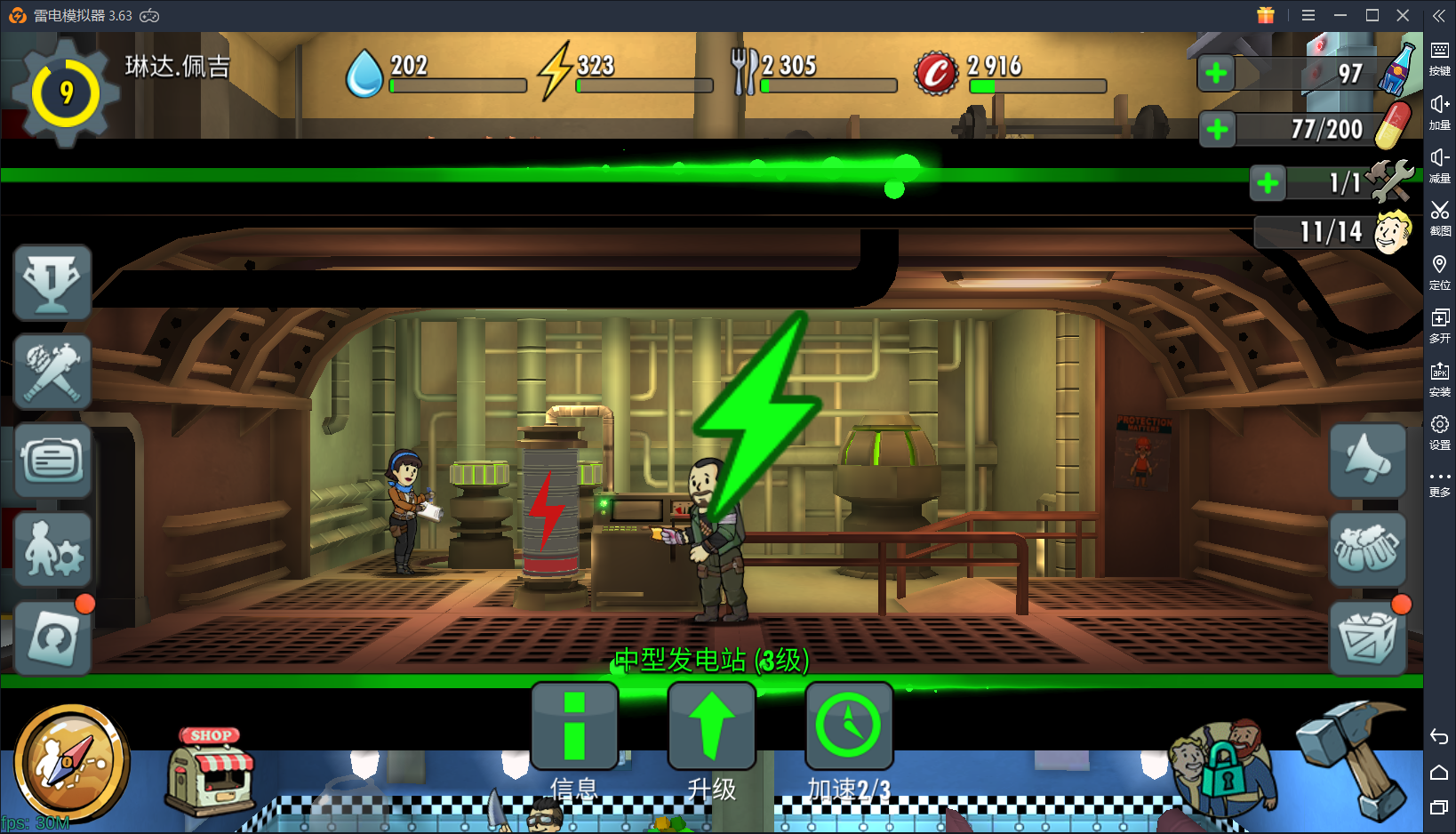Click the megaphone announcement button

point(1368,461)
